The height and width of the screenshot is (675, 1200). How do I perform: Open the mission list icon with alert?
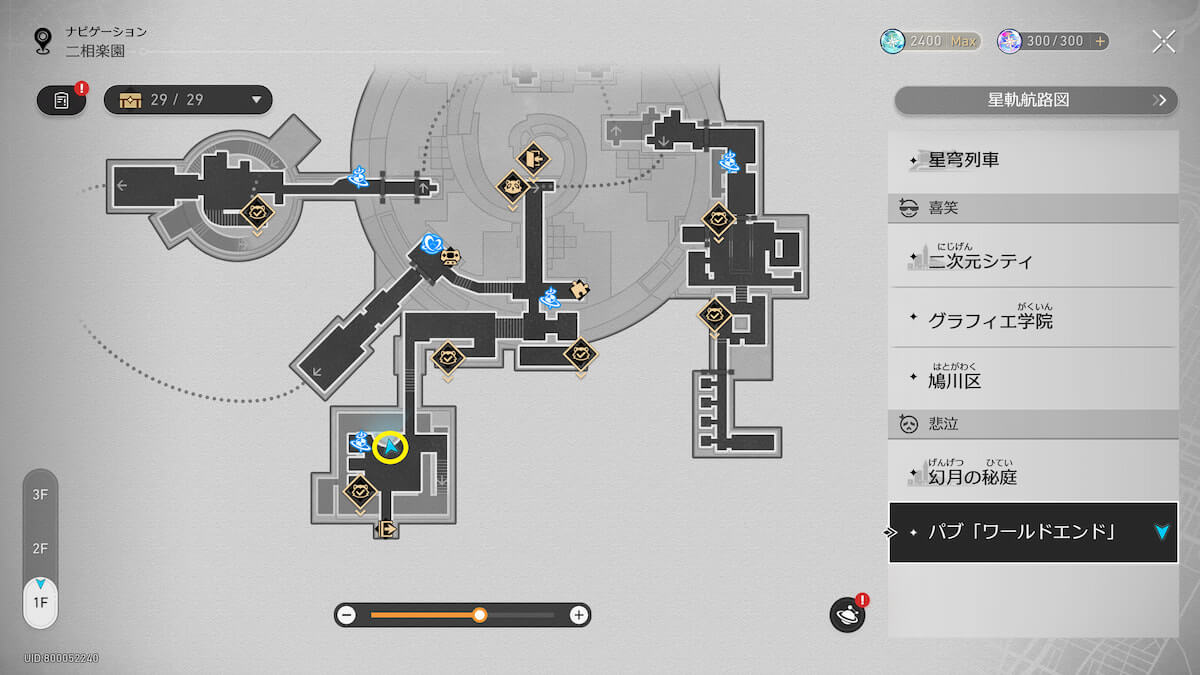coord(62,100)
